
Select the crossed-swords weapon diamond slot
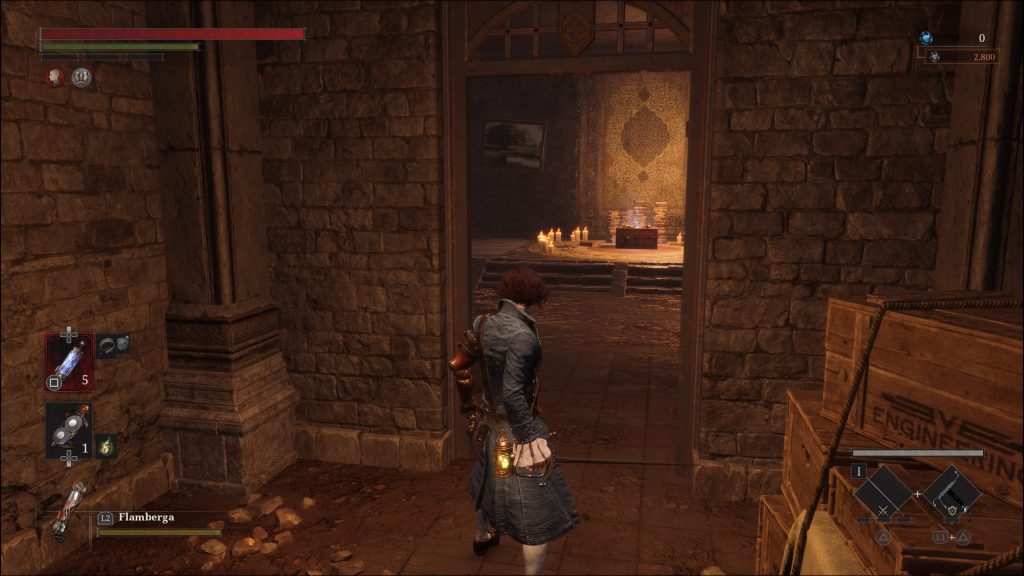pyautogui.click(x=883, y=492)
